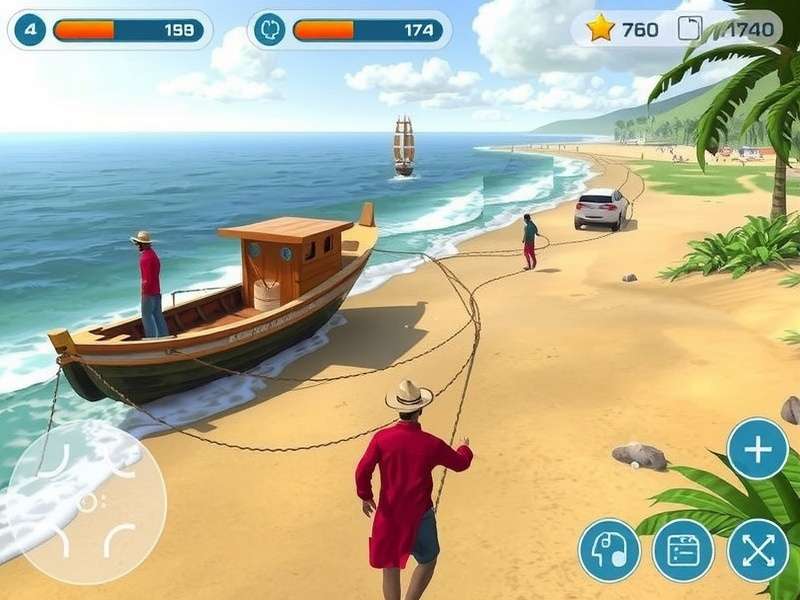Open the checklist panel button
The image size is (800, 600).
click(683, 550)
